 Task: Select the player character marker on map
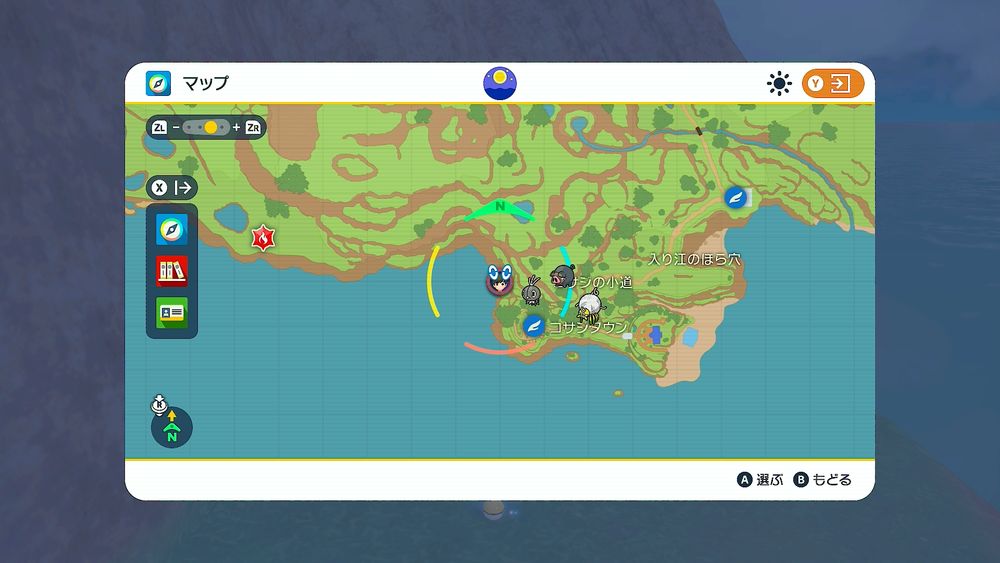pyautogui.click(x=499, y=279)
